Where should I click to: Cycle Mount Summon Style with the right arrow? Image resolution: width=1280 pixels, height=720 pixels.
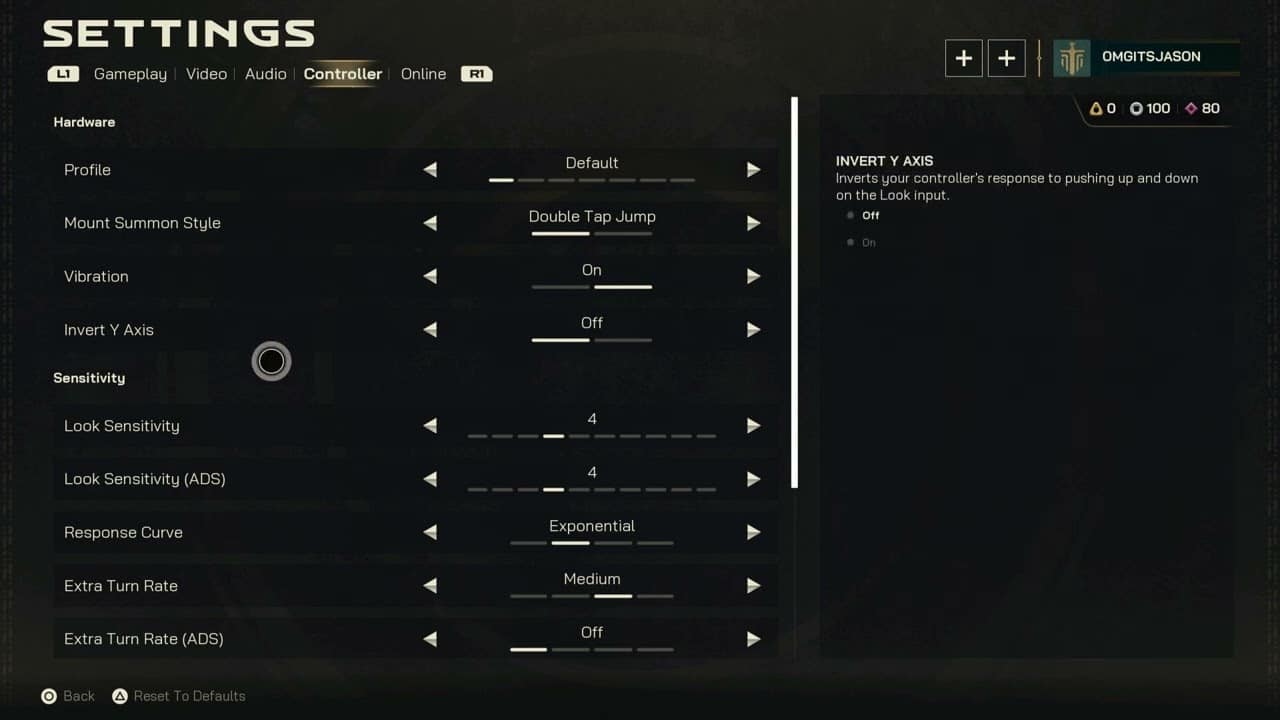753,223
